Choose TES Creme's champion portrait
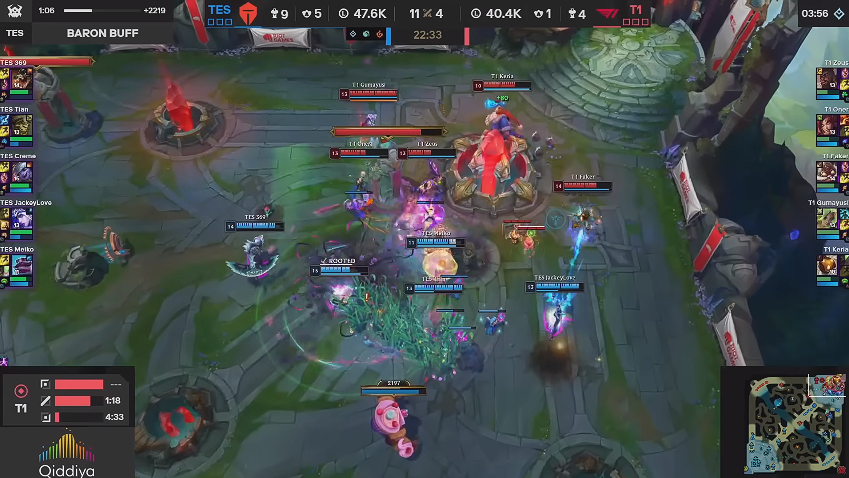849x478 pixels. (x=23, y=176)
